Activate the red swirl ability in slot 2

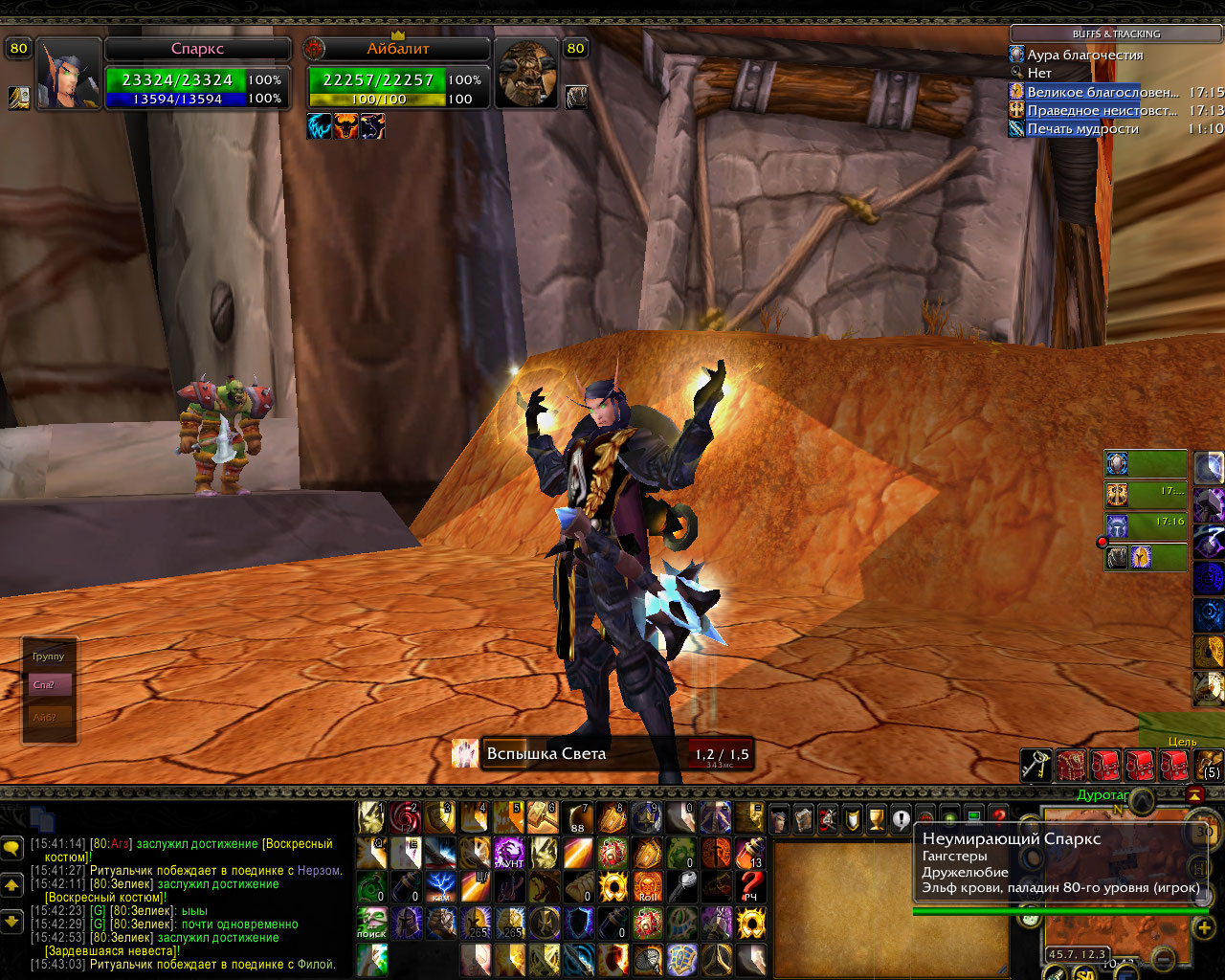(406, 818)
